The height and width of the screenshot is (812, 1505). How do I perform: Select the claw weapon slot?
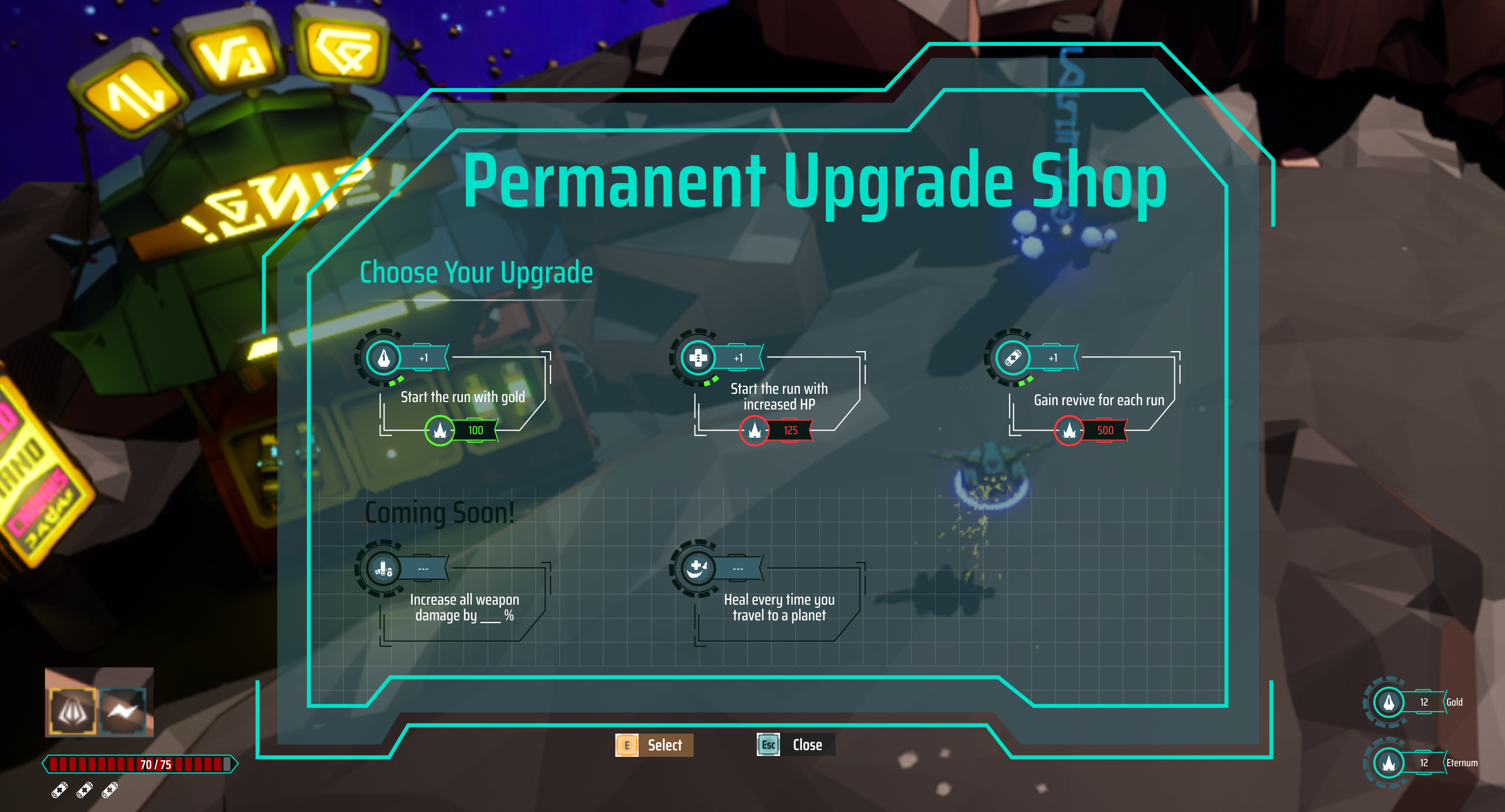click(x=73, y=710)
